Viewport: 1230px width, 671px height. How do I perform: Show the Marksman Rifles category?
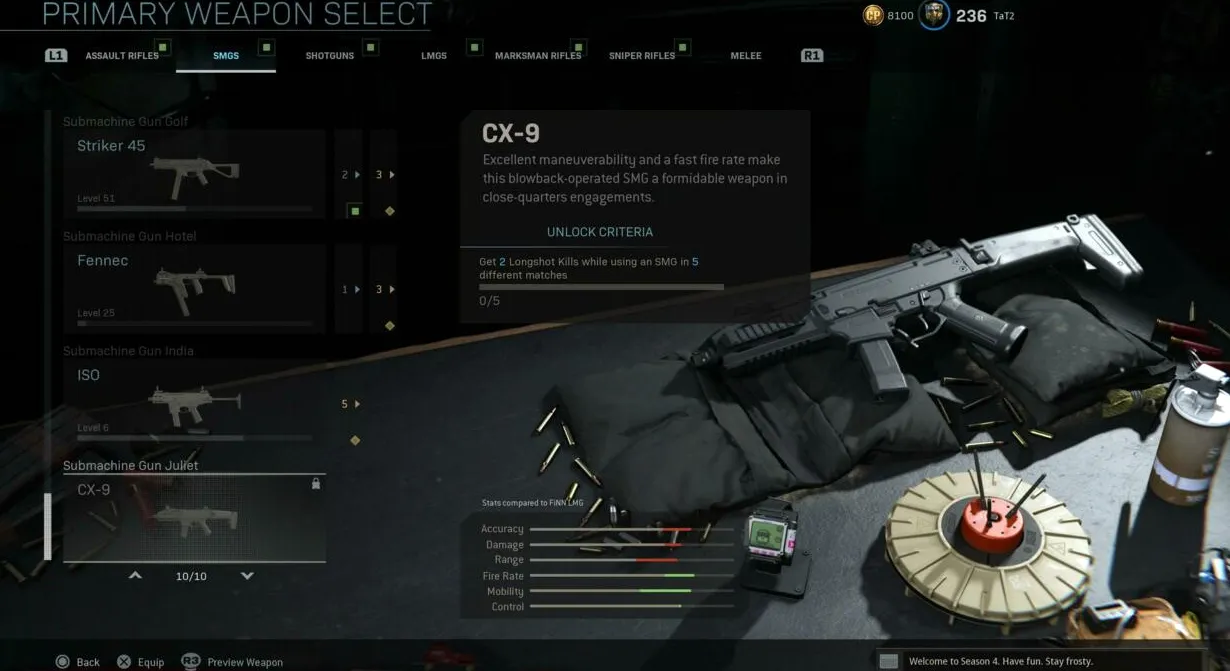(538, 56)
